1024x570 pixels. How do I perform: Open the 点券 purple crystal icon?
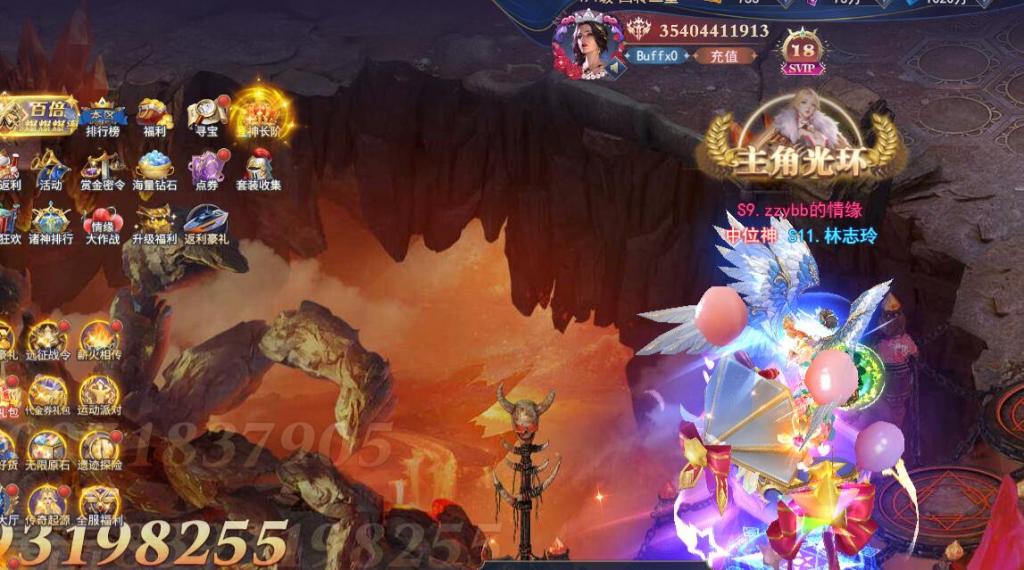pyautogui.click(x=207, y=168)
